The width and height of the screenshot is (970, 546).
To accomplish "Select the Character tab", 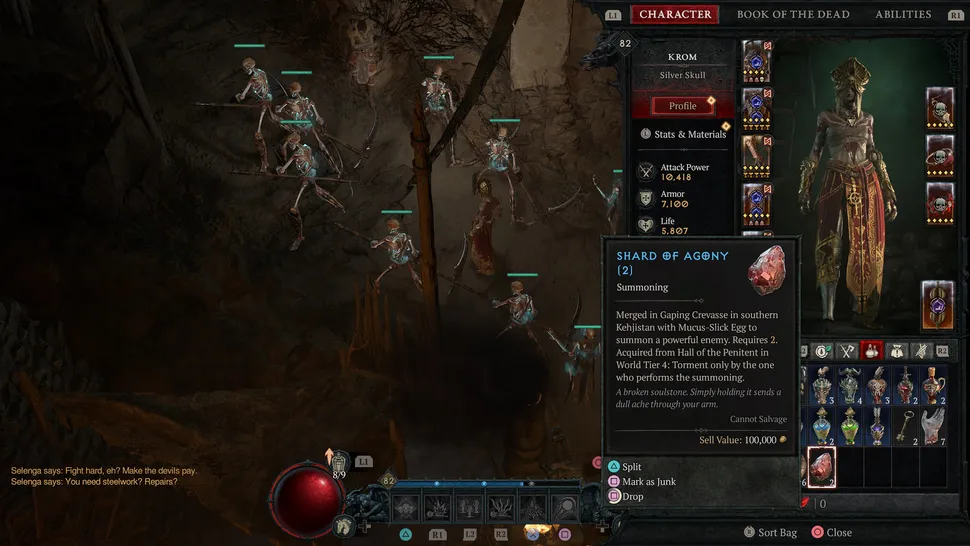I will coord(675,14).
